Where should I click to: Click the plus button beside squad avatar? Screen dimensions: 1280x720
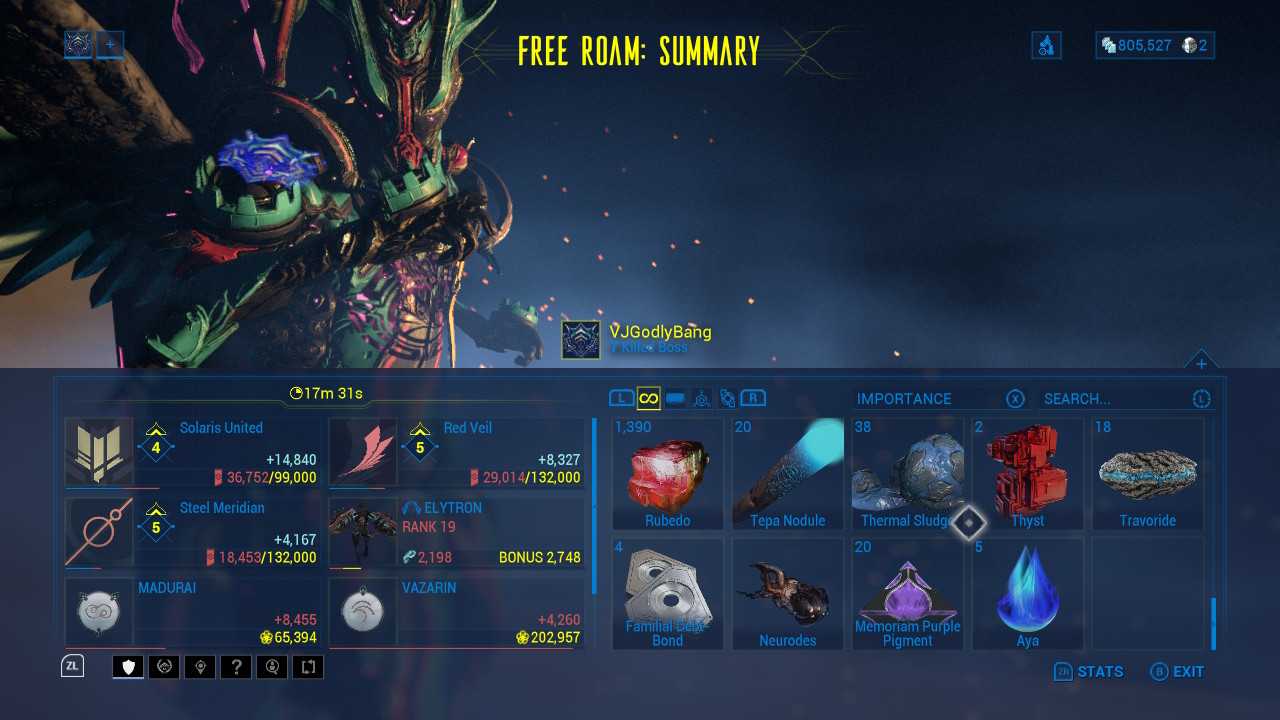tap(110, 44)
